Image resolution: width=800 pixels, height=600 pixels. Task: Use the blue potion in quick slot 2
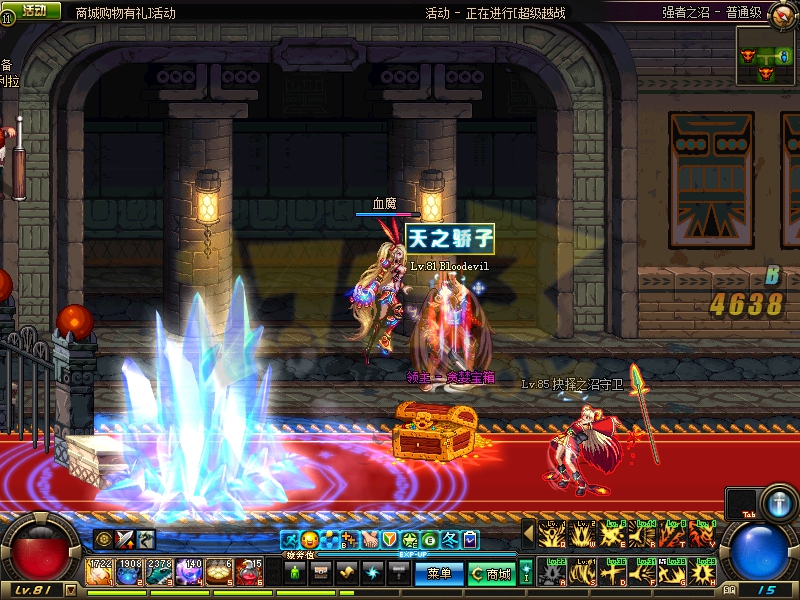130,571
